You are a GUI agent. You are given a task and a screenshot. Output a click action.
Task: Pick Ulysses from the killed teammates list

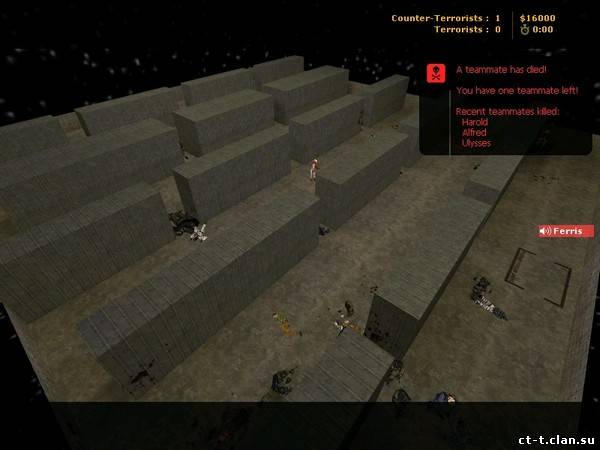click(476, 143)
